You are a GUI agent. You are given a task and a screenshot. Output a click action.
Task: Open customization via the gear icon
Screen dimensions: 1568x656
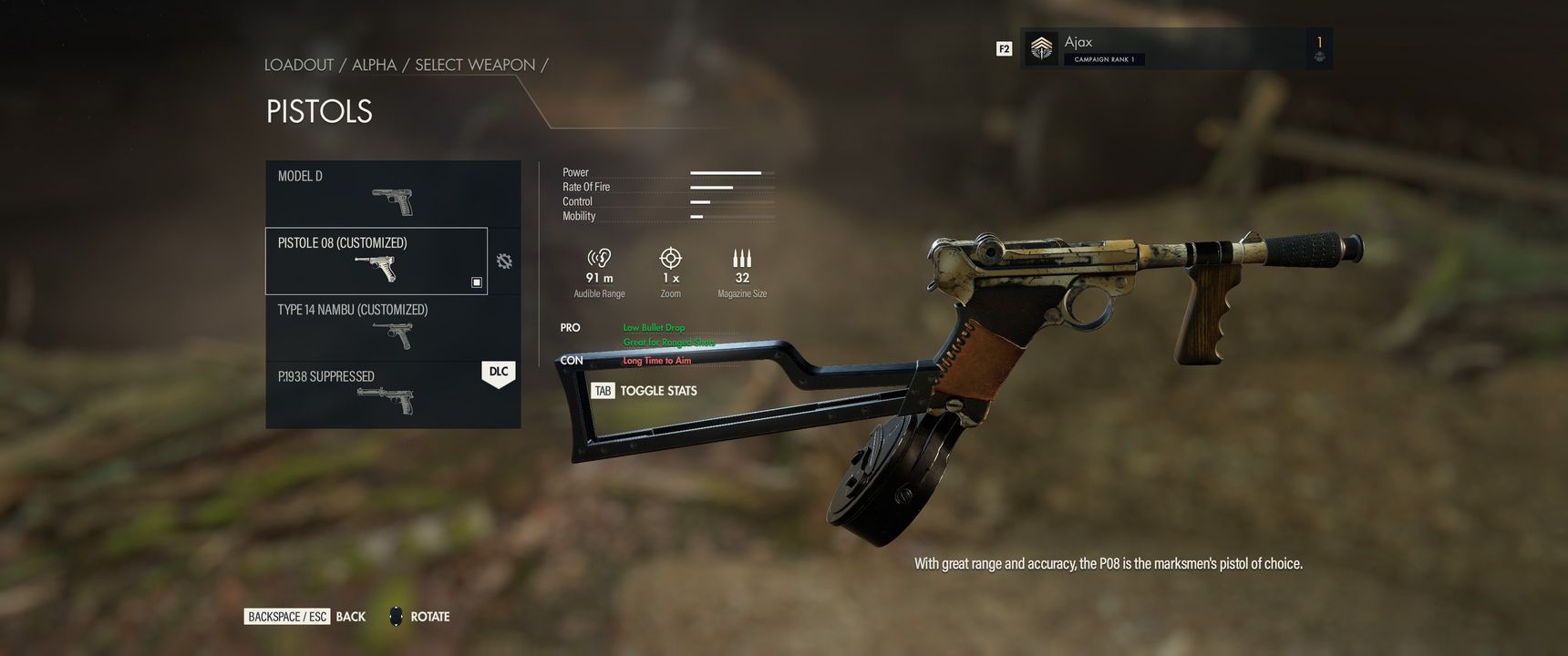tap(504, 261)
